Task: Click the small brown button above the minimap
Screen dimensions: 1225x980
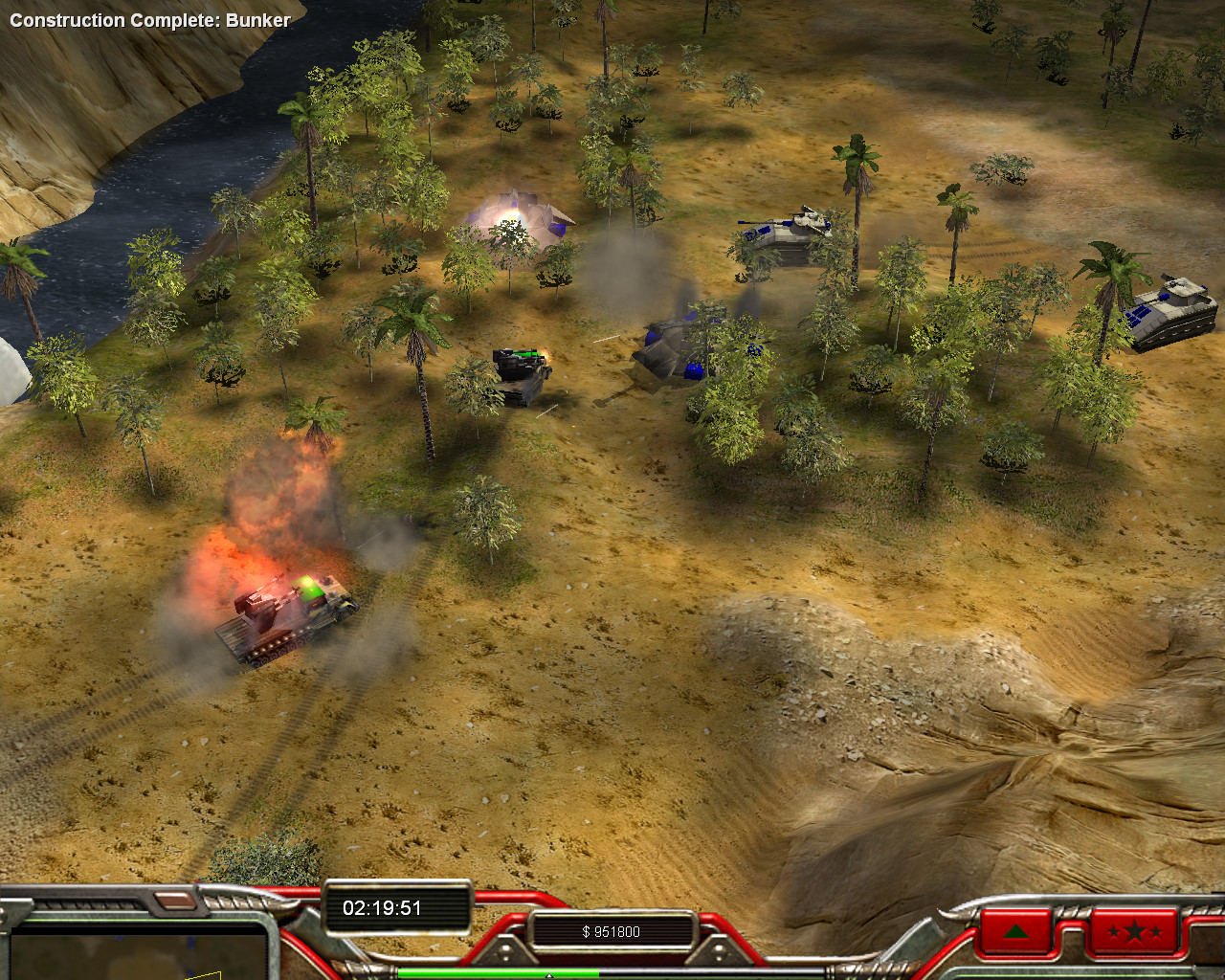Action: tap(173, 901)
